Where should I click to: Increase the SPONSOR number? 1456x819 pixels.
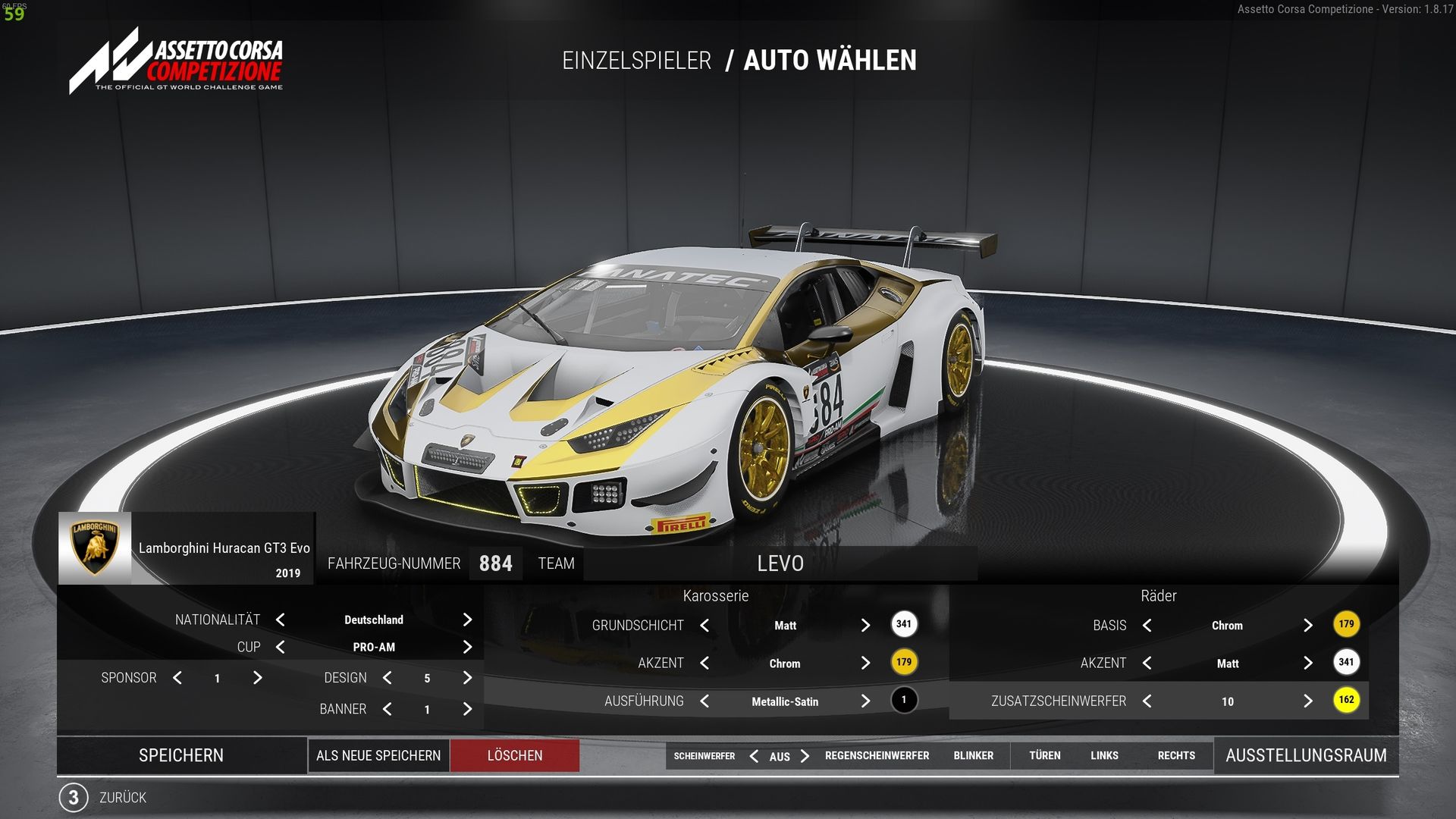(258, 678)
